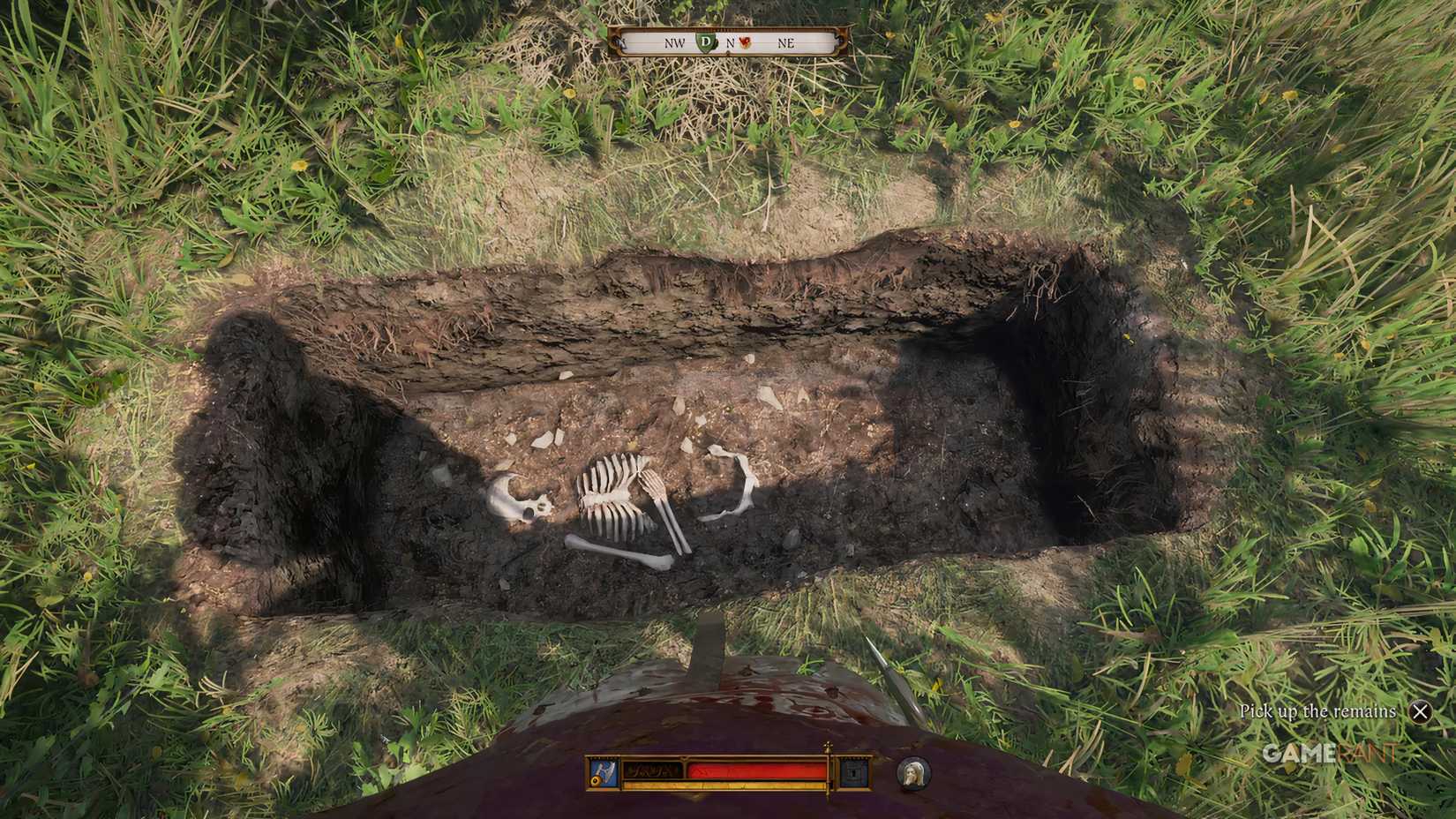Click the small cross ornament atop the HUD bar
This screenshot has width=1456, height=819.
click(x=828, y=746)
